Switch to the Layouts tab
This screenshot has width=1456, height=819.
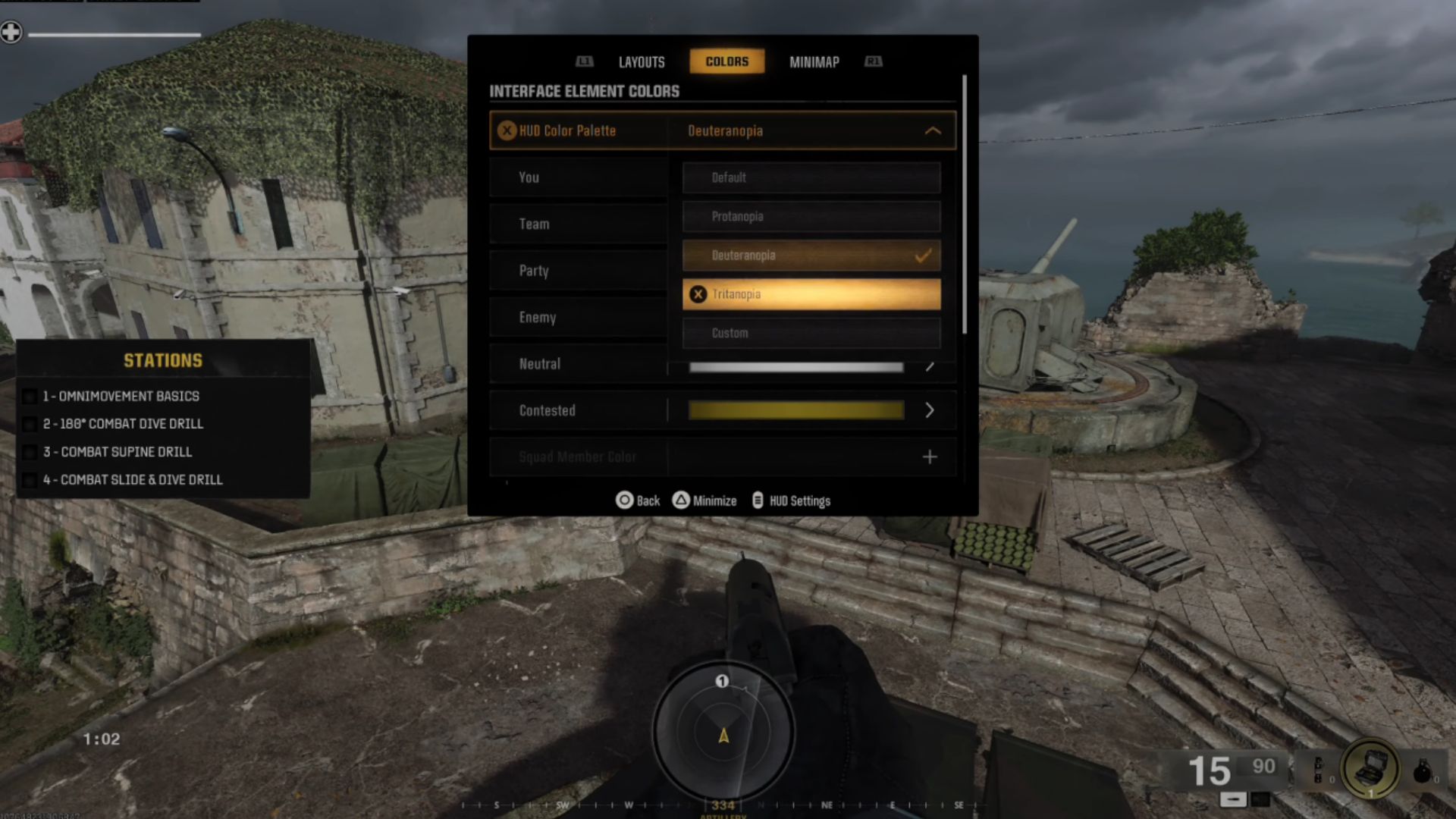[x=641, y=61]
